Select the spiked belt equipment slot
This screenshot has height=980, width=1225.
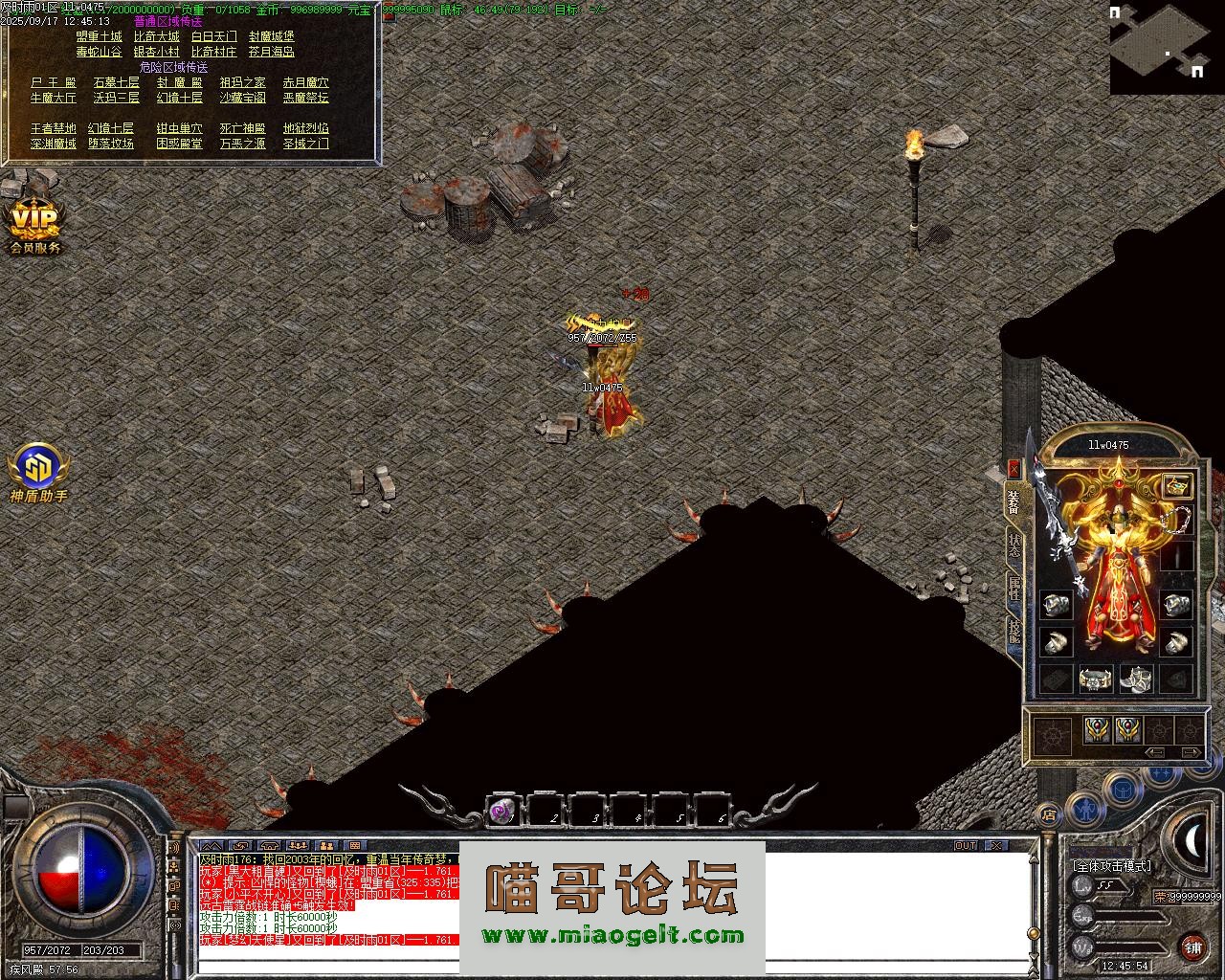click(1095, 679)
